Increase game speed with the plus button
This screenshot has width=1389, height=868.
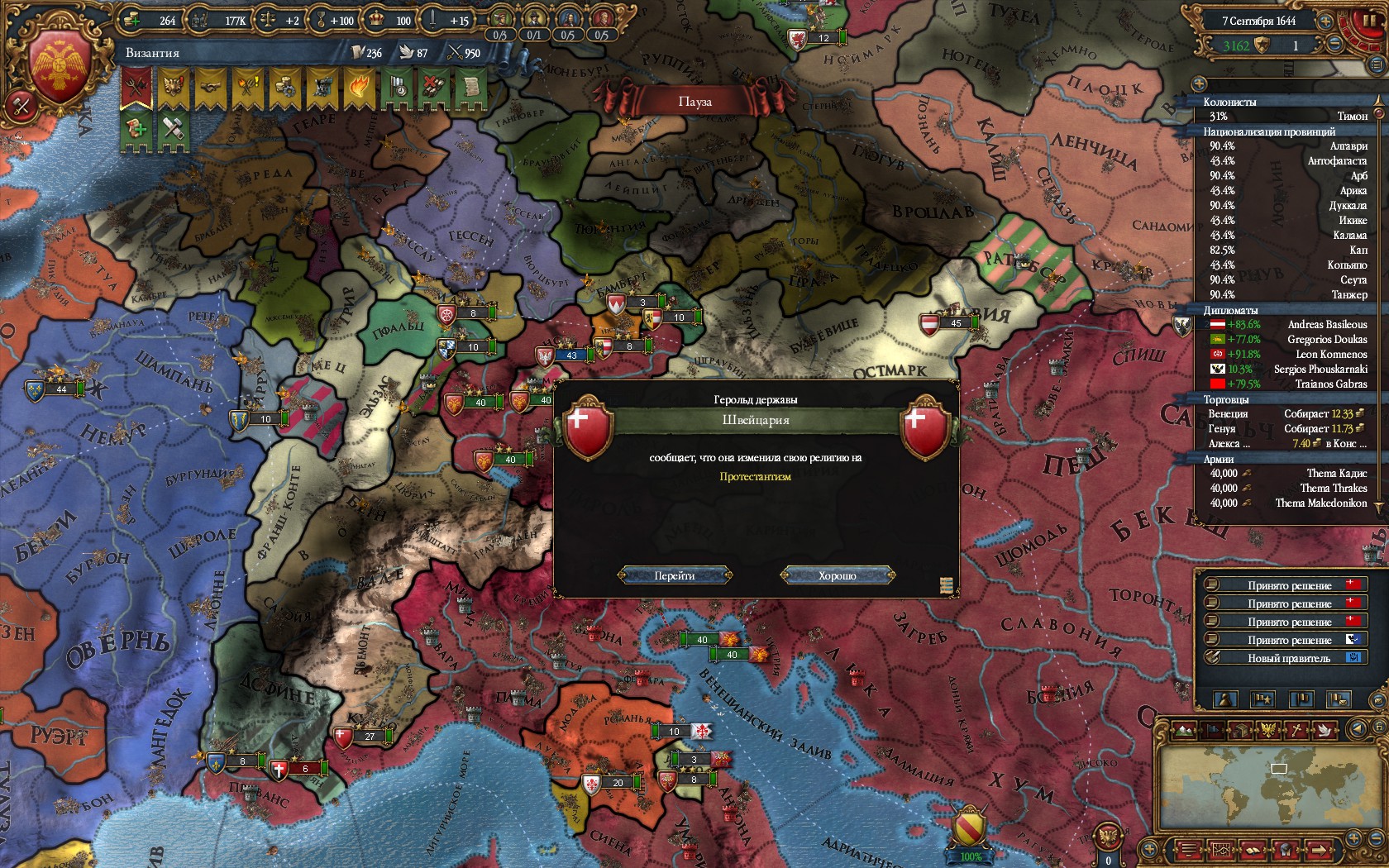[x=1326, y=21]
